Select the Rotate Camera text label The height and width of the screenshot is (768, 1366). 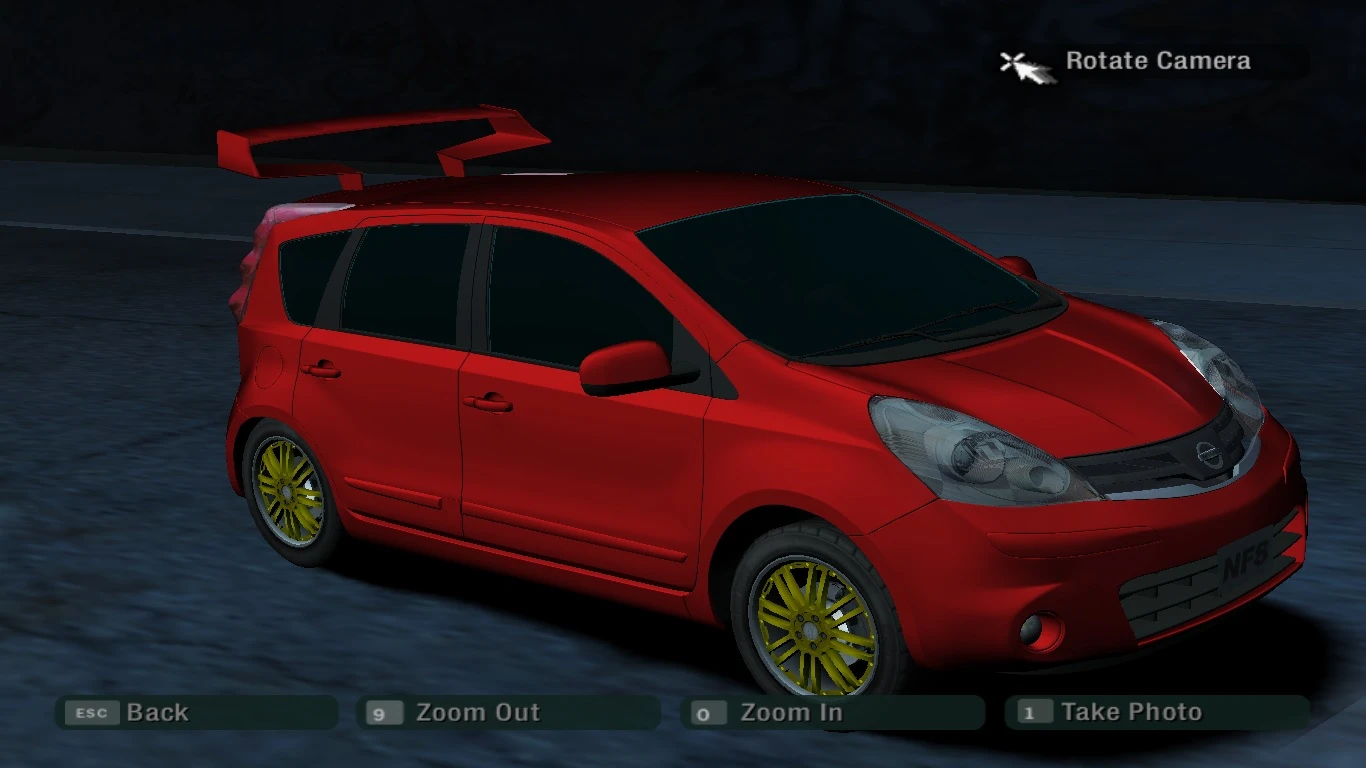coord(1158,60)
